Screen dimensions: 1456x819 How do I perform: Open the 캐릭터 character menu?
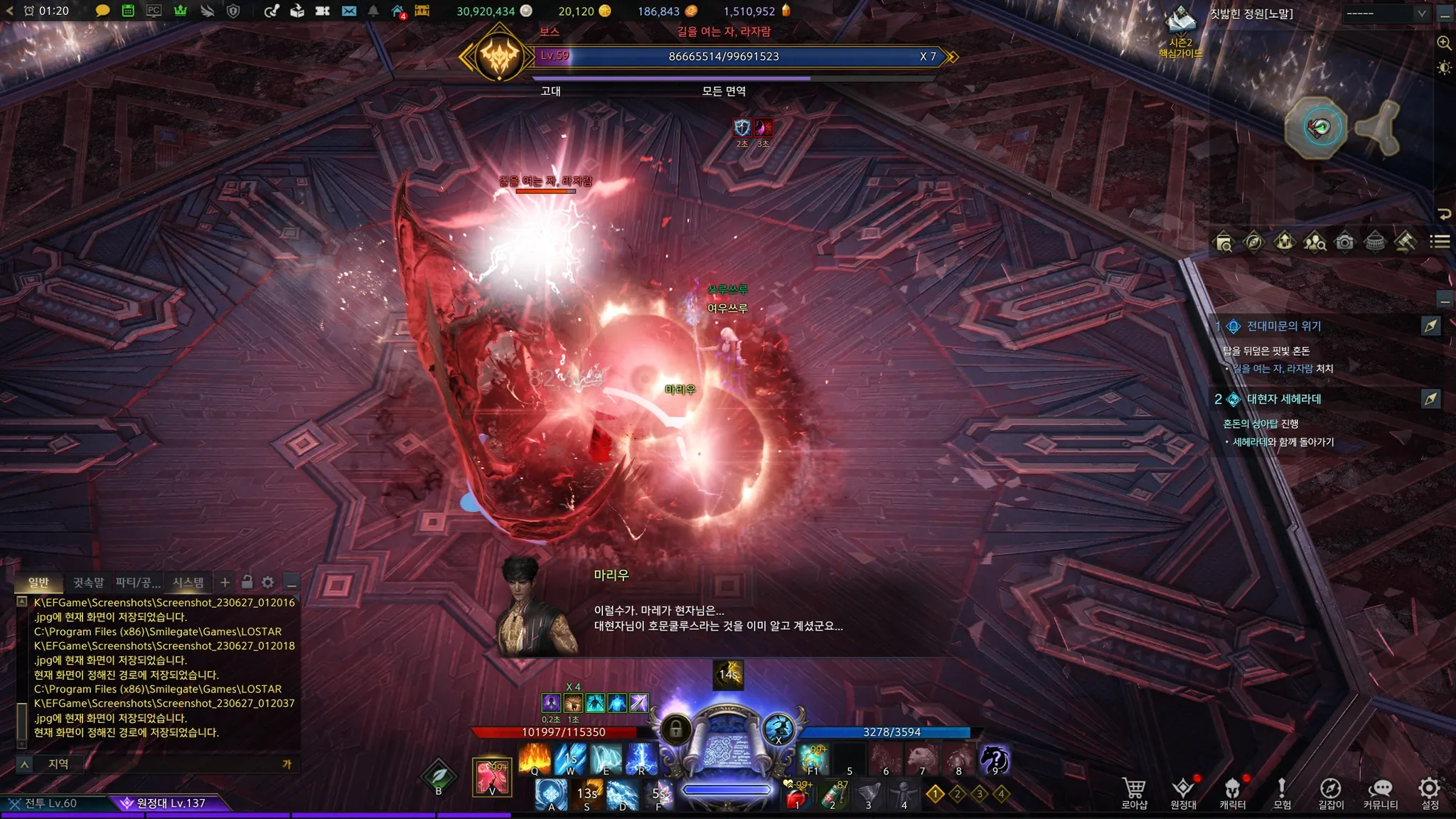coord(1232,793)
